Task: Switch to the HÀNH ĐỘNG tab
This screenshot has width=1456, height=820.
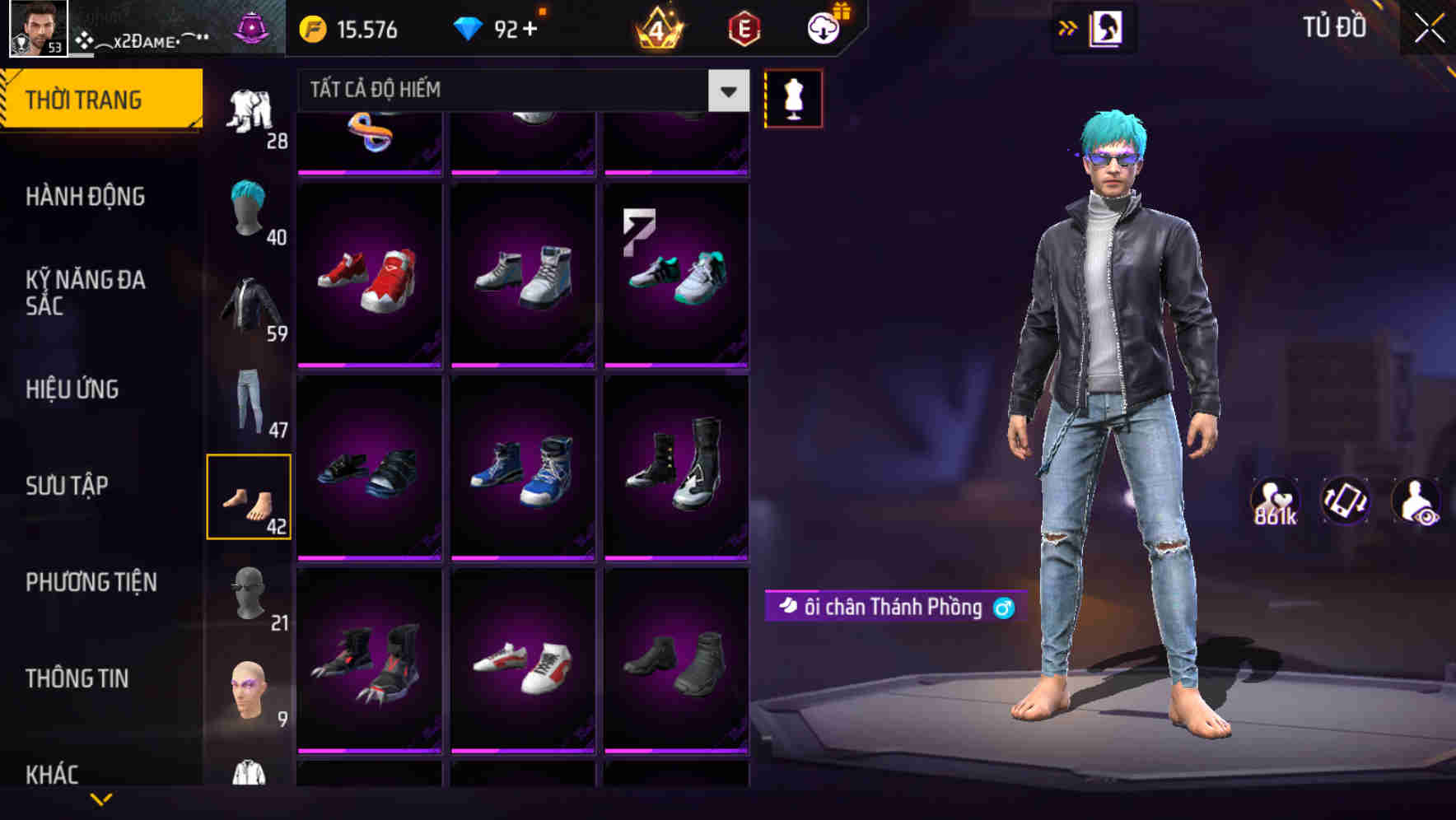Action: point(85,197)
